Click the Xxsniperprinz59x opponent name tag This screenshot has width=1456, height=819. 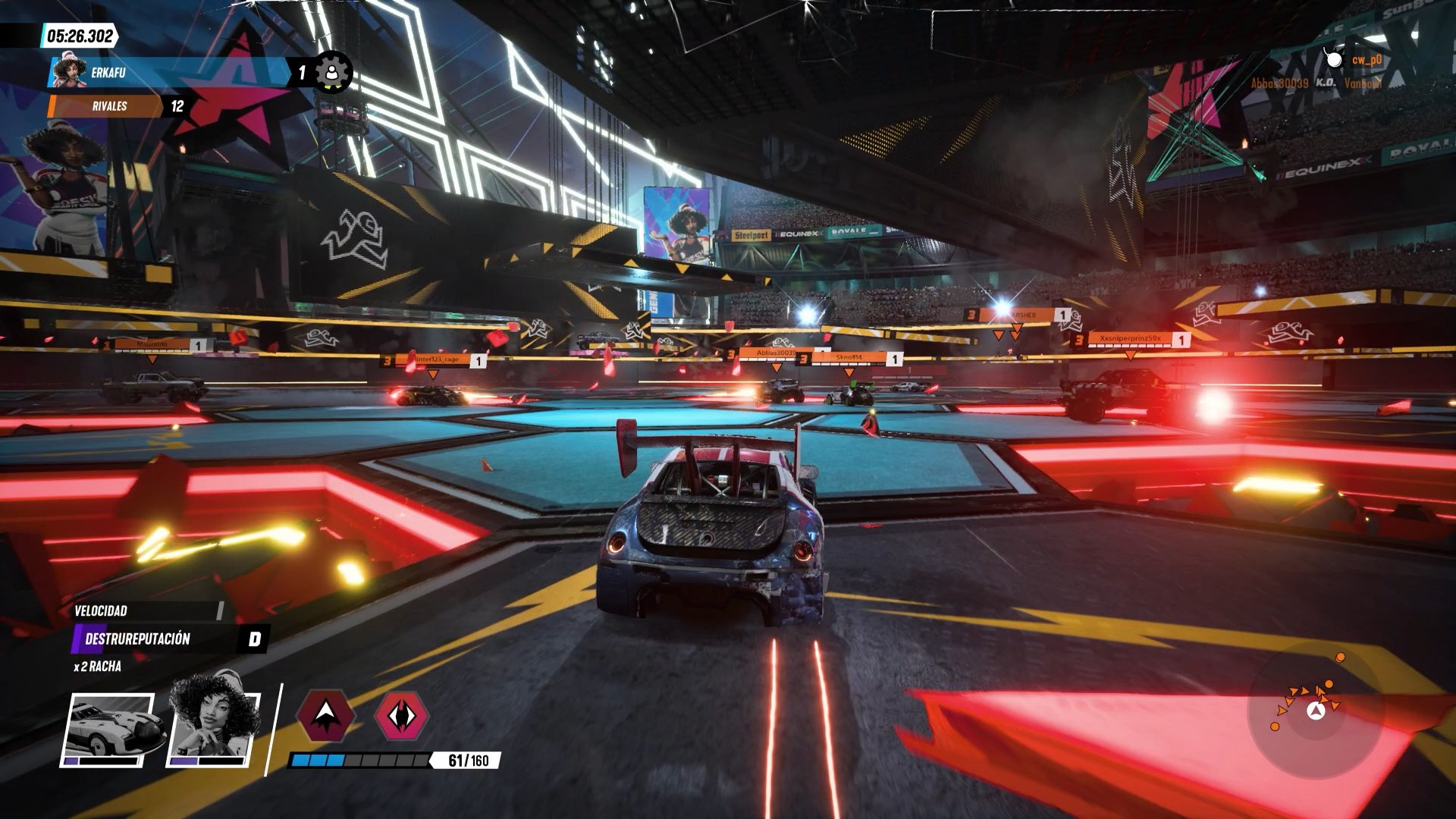point(1130,339)
